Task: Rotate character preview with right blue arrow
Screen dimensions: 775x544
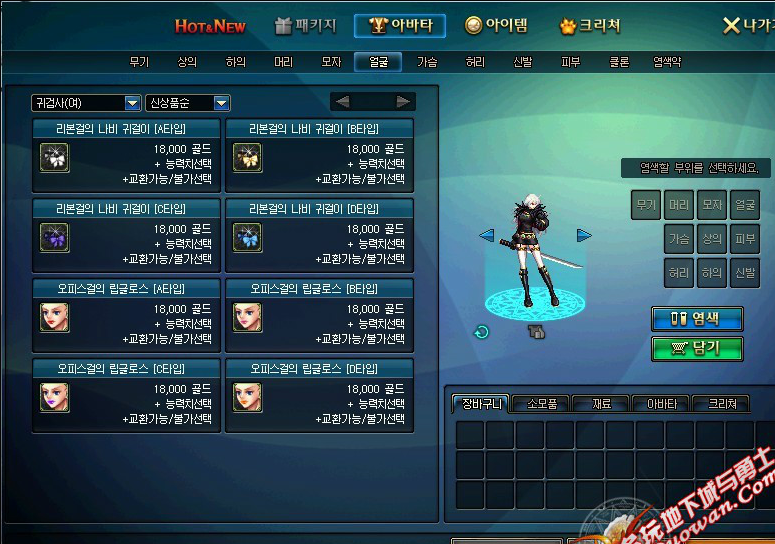Action: point(584,236)
